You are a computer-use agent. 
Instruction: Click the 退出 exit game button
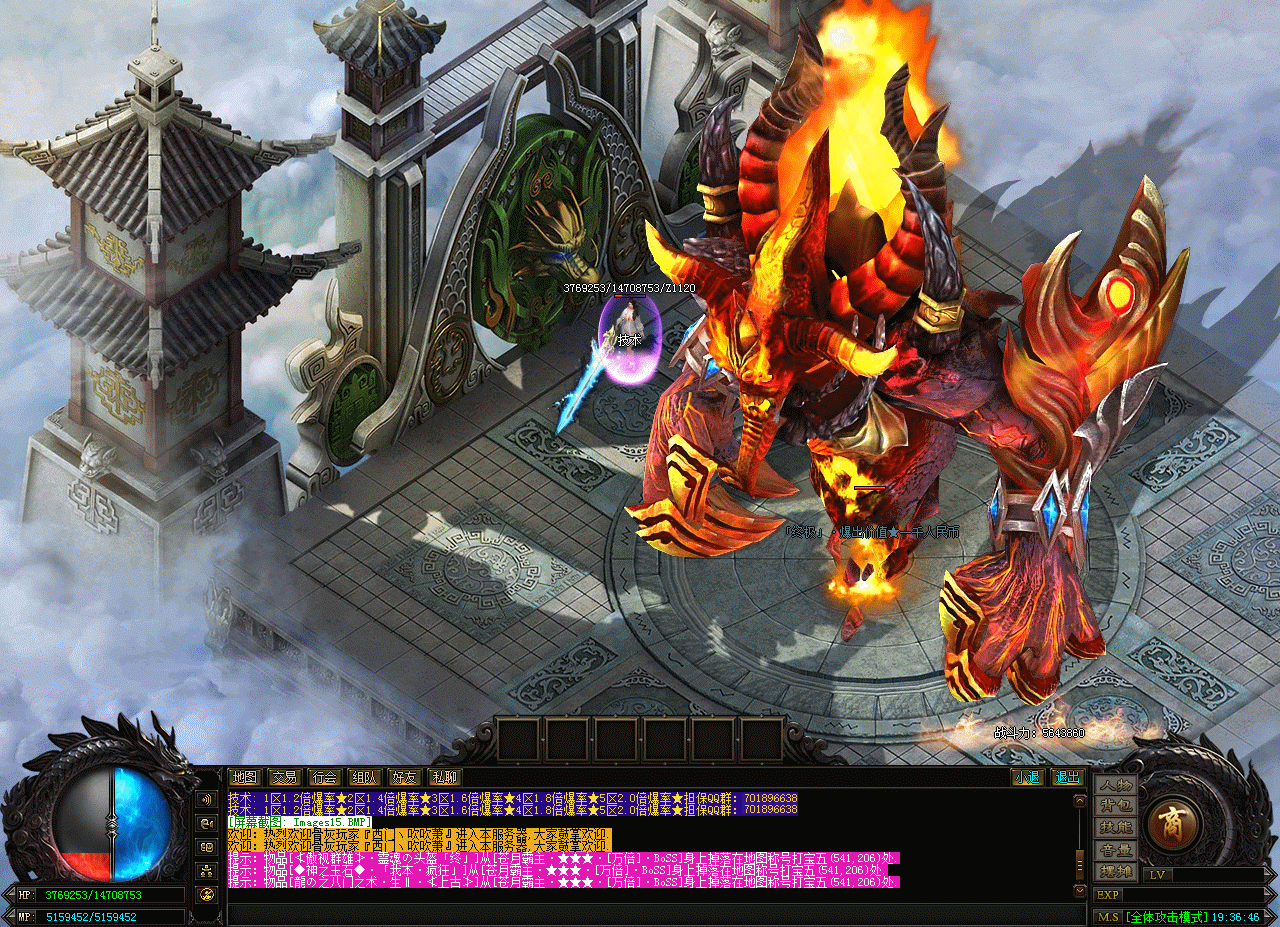click(1067, 777)
